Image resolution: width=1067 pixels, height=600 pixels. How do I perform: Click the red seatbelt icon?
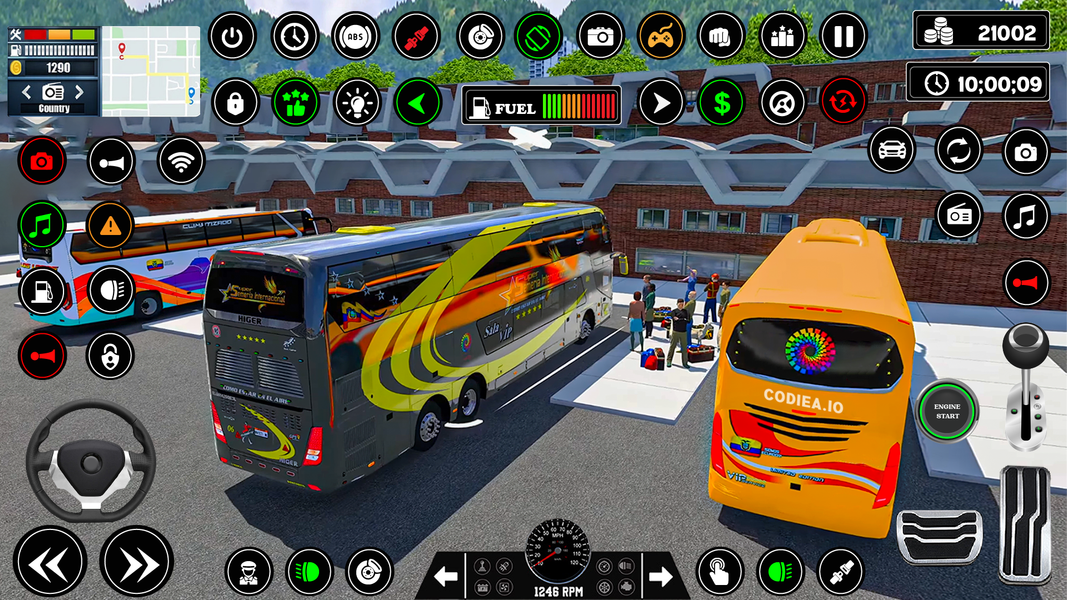417,37
